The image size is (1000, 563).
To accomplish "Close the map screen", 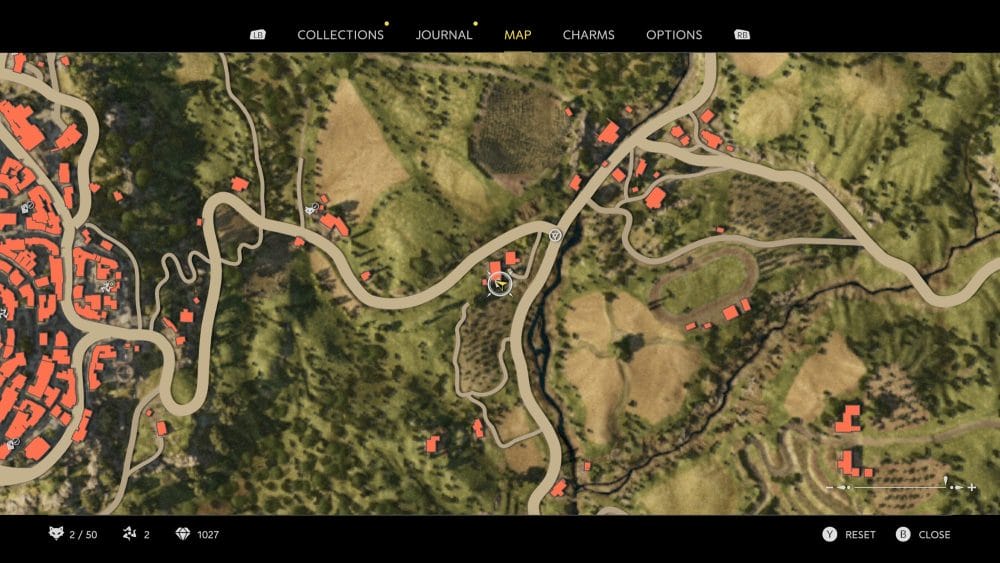I will click(x=924, y=535).
